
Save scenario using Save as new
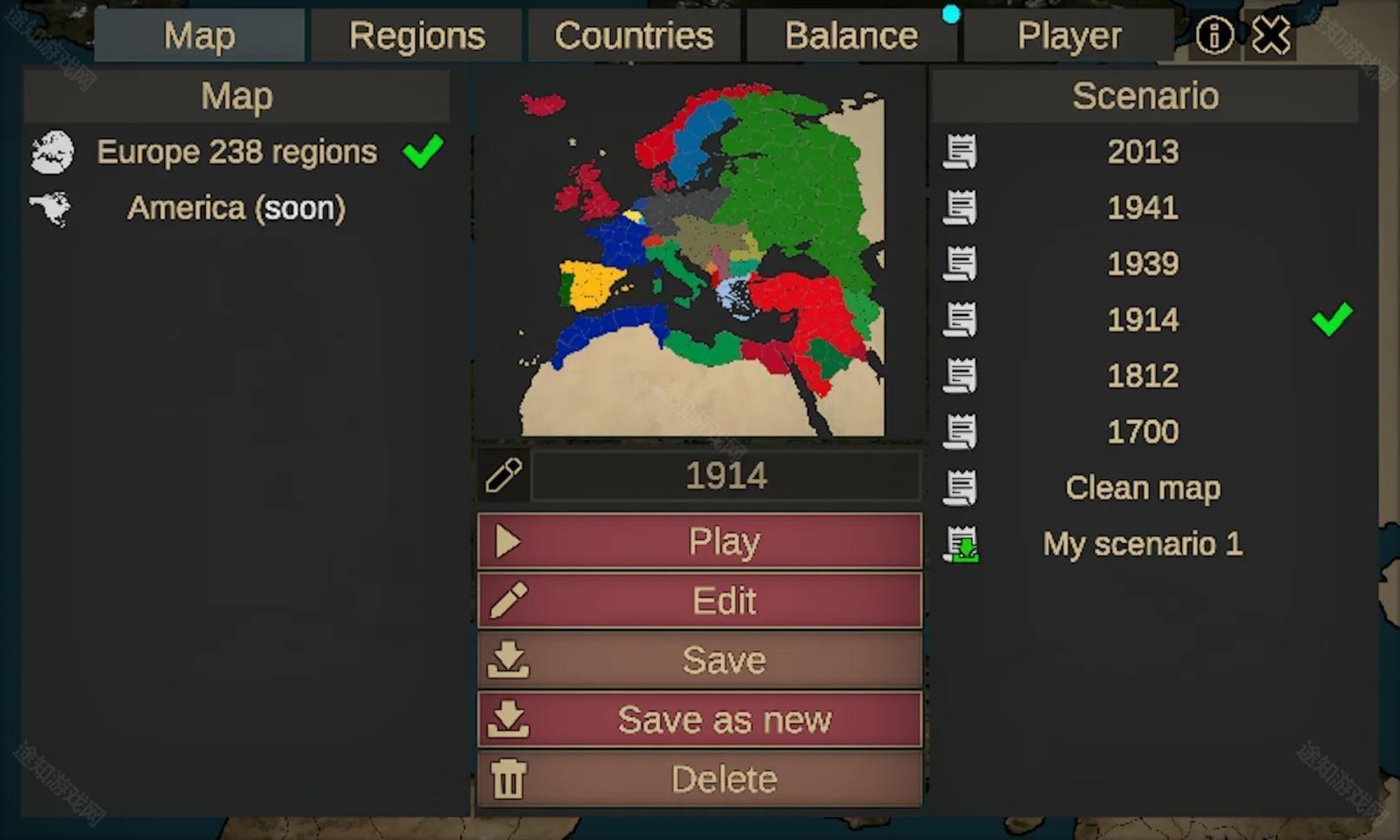[700, 719]
